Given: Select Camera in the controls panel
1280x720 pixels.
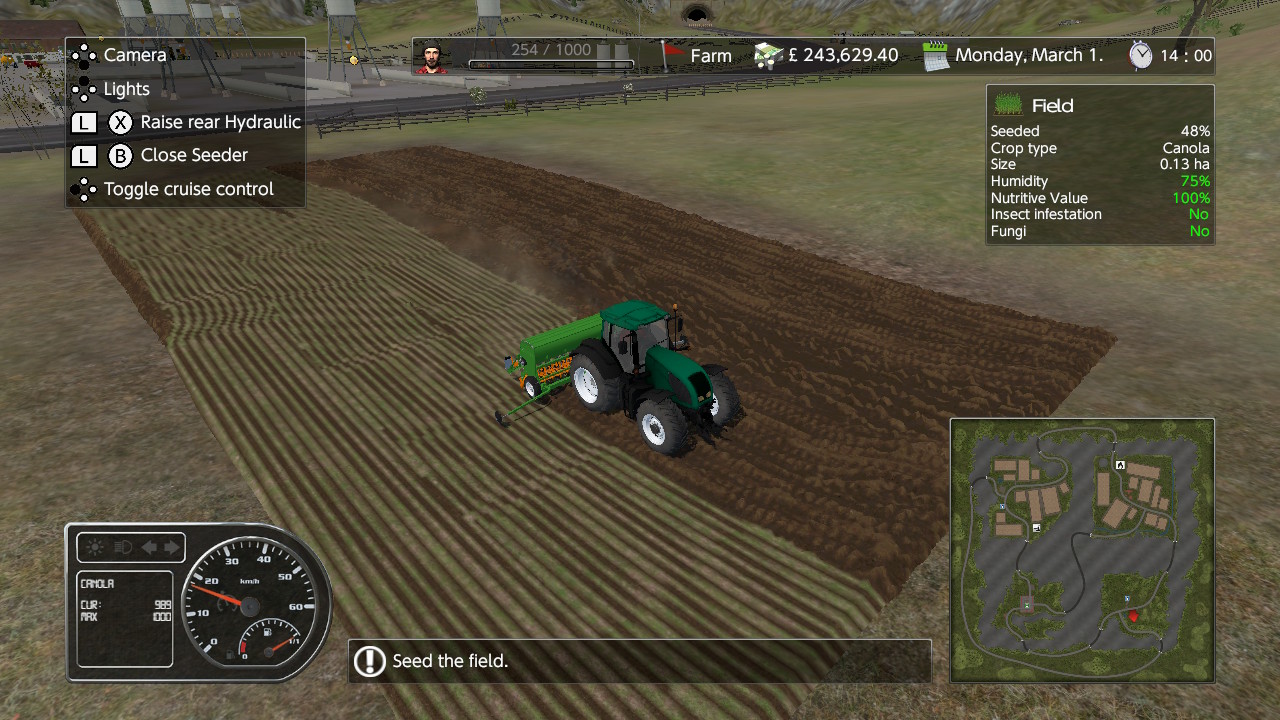Looking at the screenshot, I should click(x=135, y=55).
